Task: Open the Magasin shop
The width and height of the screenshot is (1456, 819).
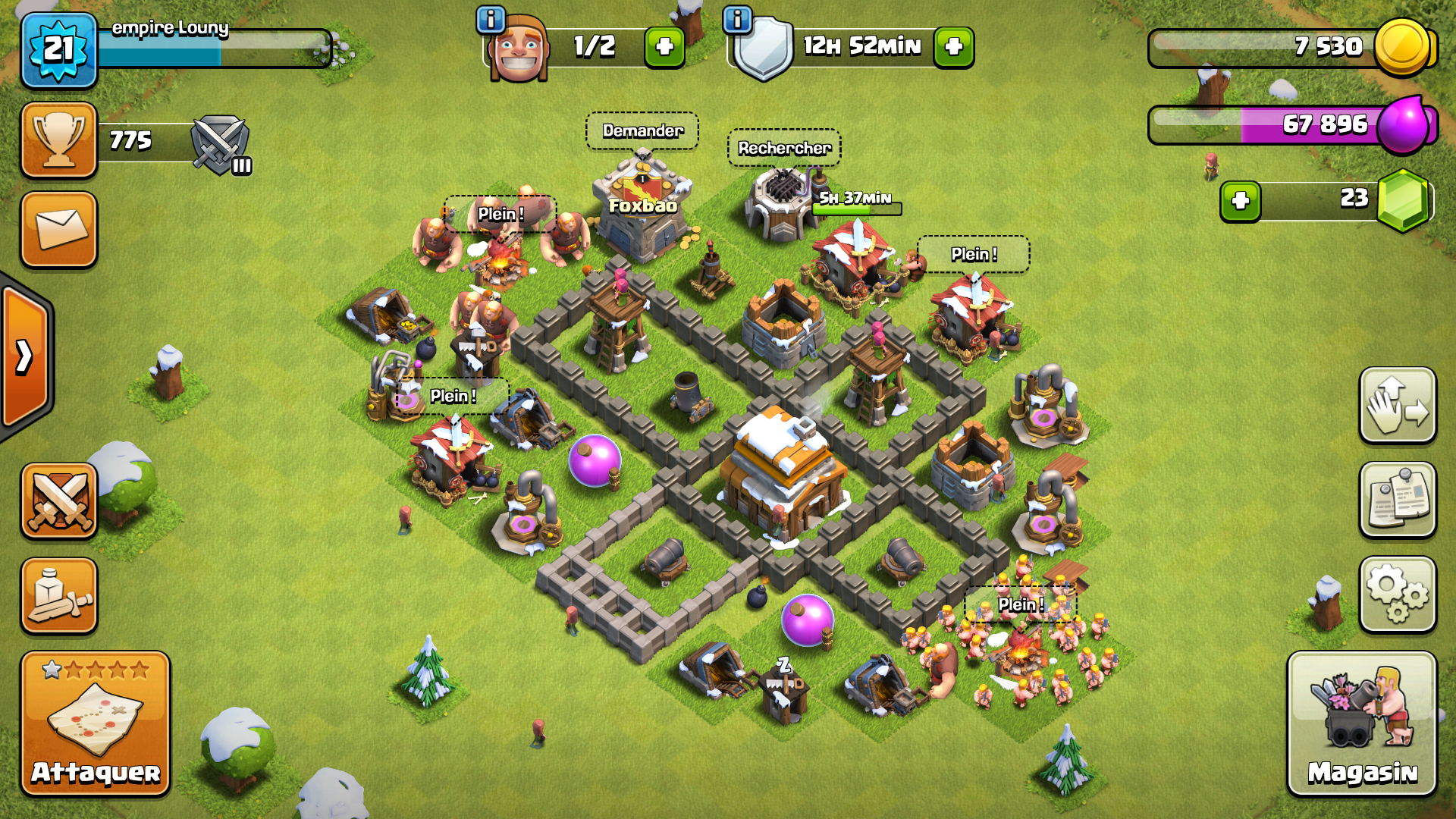Action: 1362,723
